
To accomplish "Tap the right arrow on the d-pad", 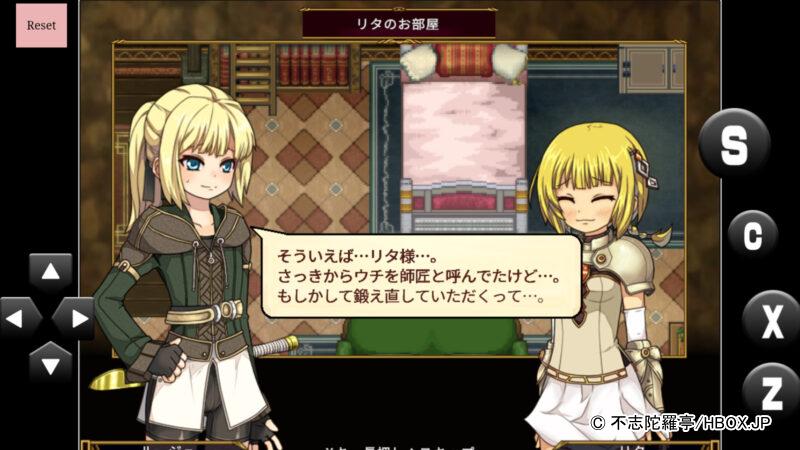I will [x=75, y=318].
